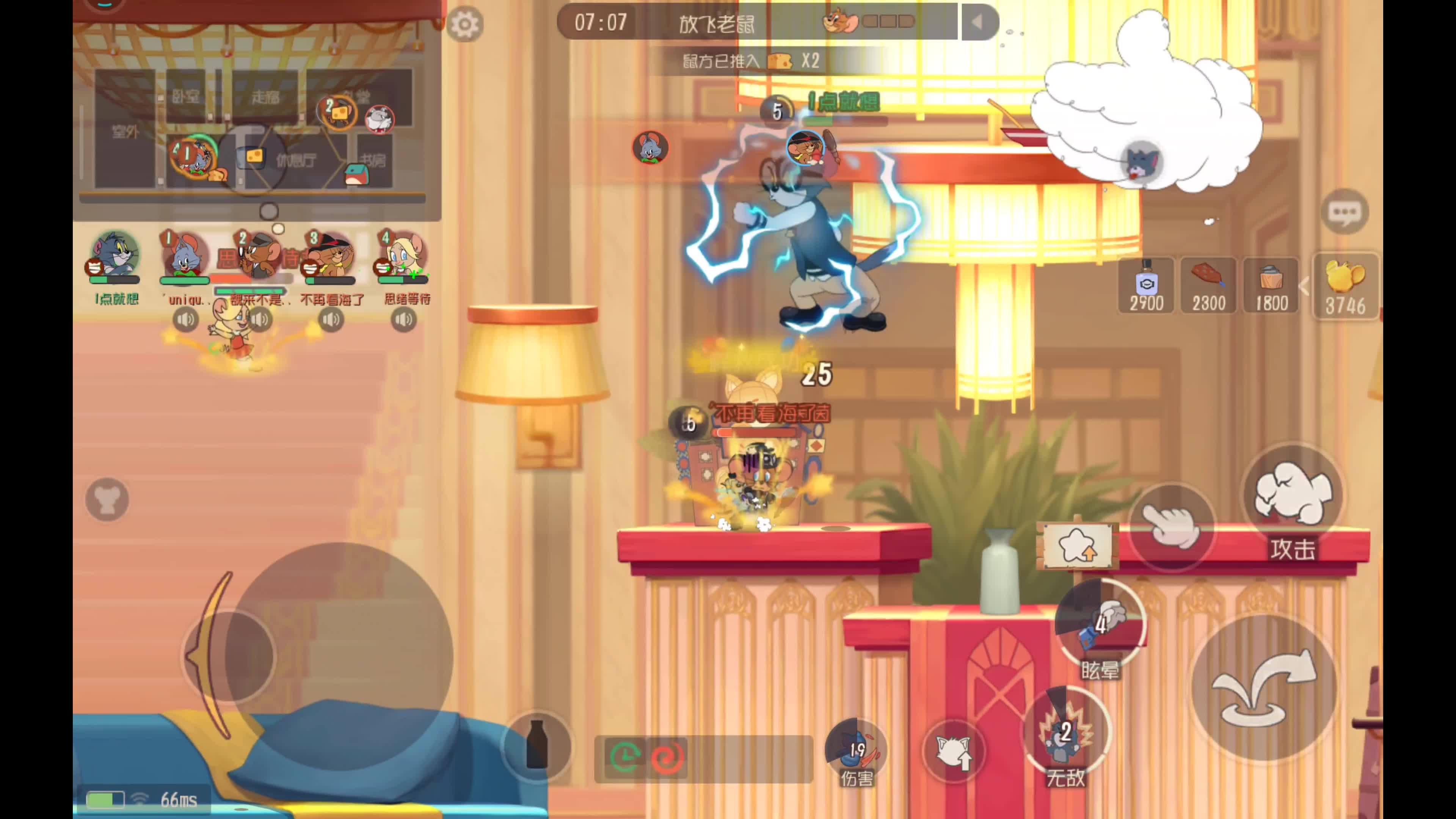Toggle voice for player 思绪等待
This screenshot has width=1456, height=819.
point(403,320)
